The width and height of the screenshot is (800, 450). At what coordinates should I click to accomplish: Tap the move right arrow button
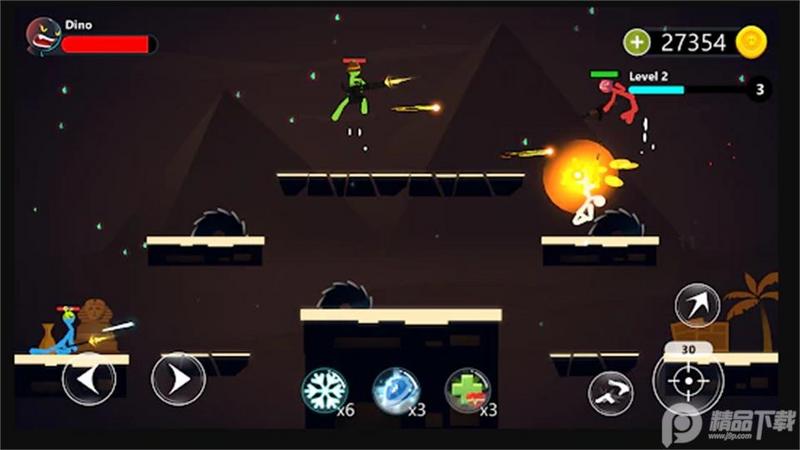(x=178, y=378)
